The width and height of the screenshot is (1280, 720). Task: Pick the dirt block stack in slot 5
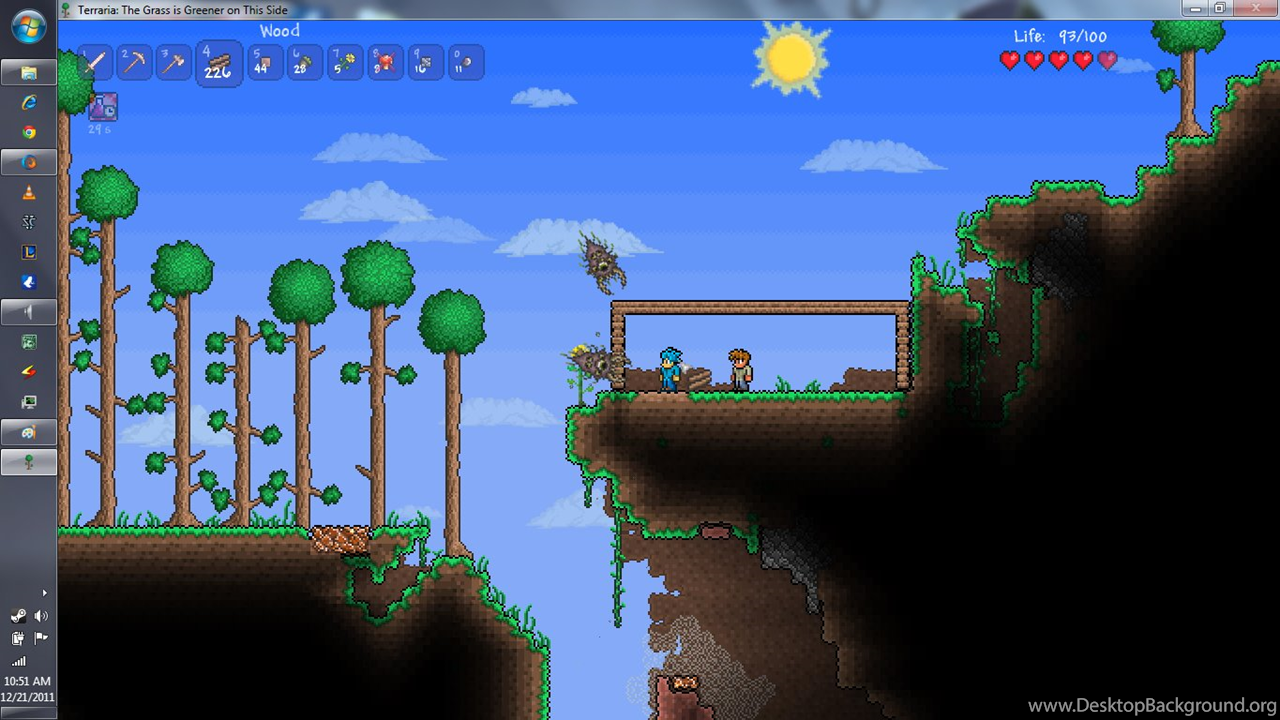(265, 63)
